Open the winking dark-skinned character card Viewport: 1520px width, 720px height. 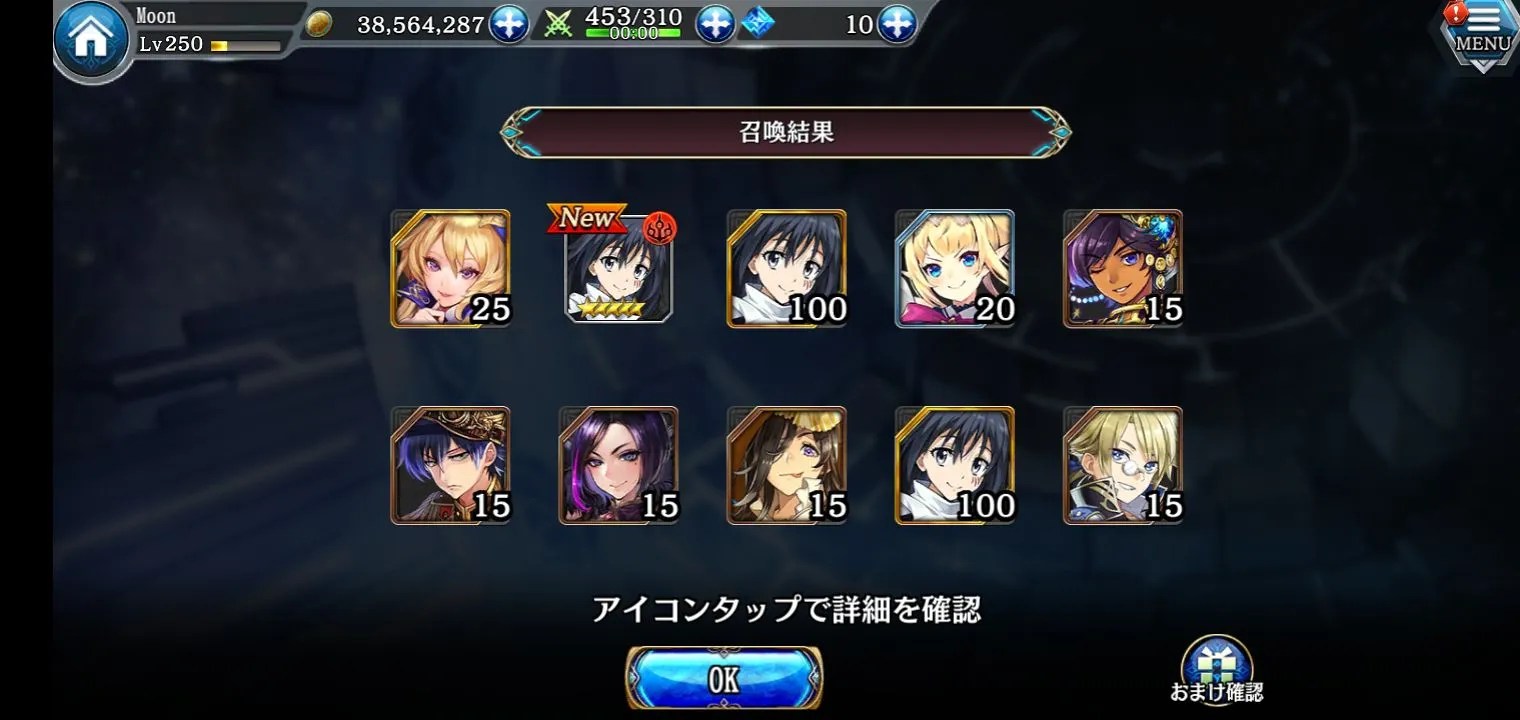pos(1123,268)
